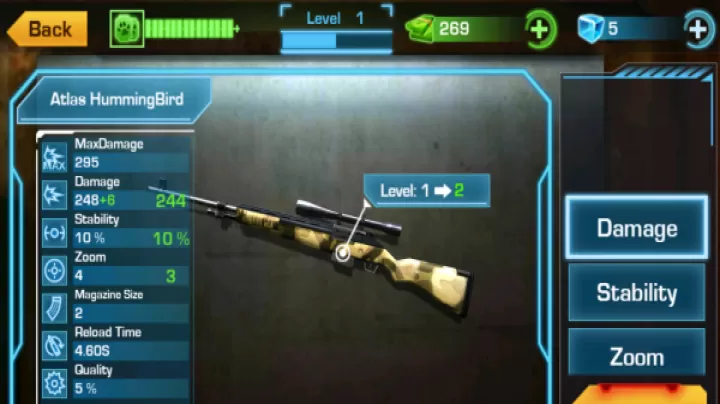The height and width of the screenshot is (404, 720).
Task: Buy more blue gems with the plus button
Action: tap(698, 29)
